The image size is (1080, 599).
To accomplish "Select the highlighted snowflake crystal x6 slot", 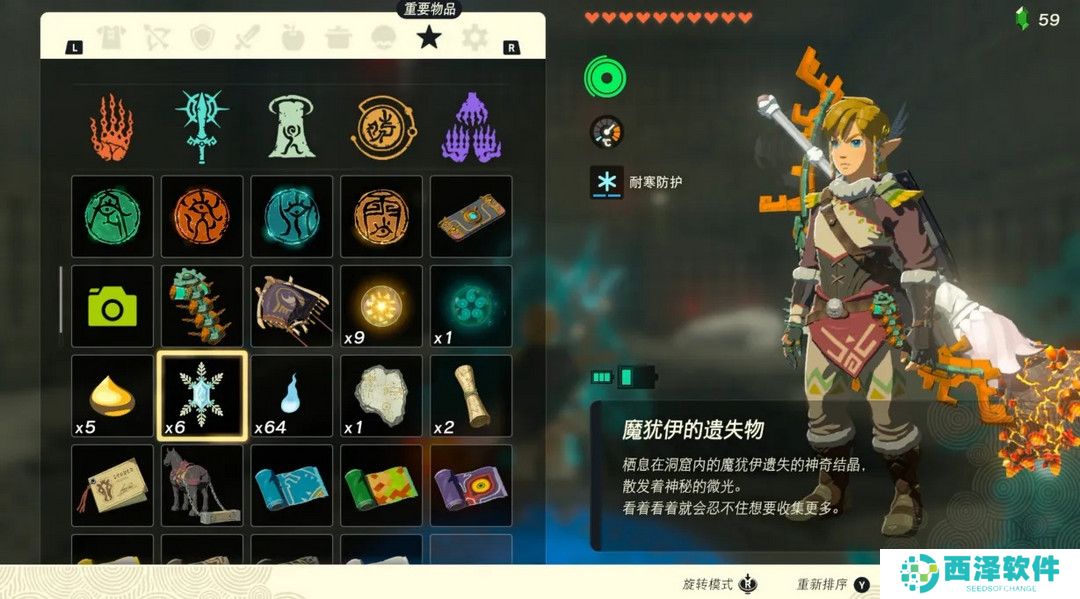I will click(202, 395).
